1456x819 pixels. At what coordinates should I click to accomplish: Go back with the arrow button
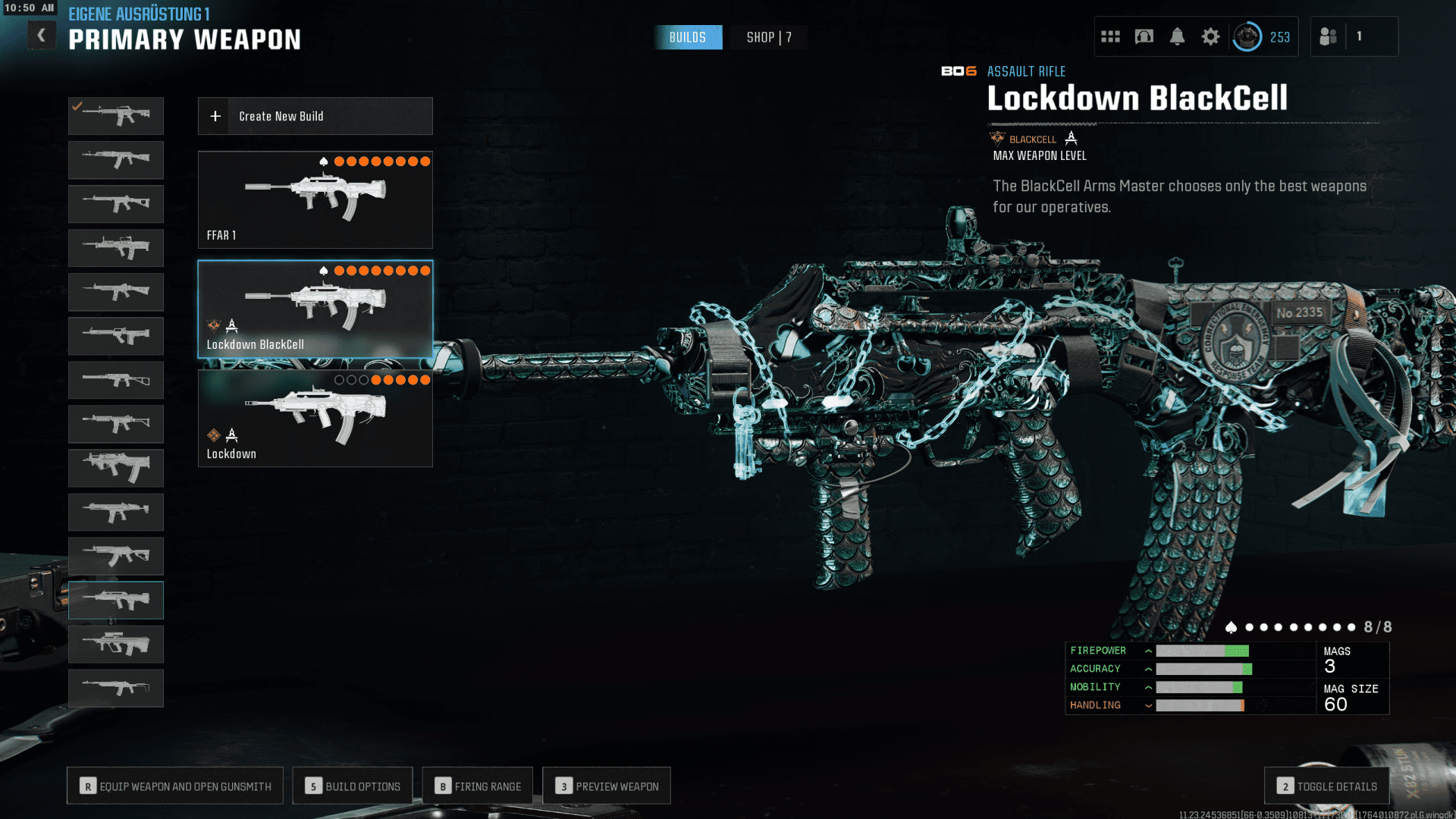coord(42,35)
